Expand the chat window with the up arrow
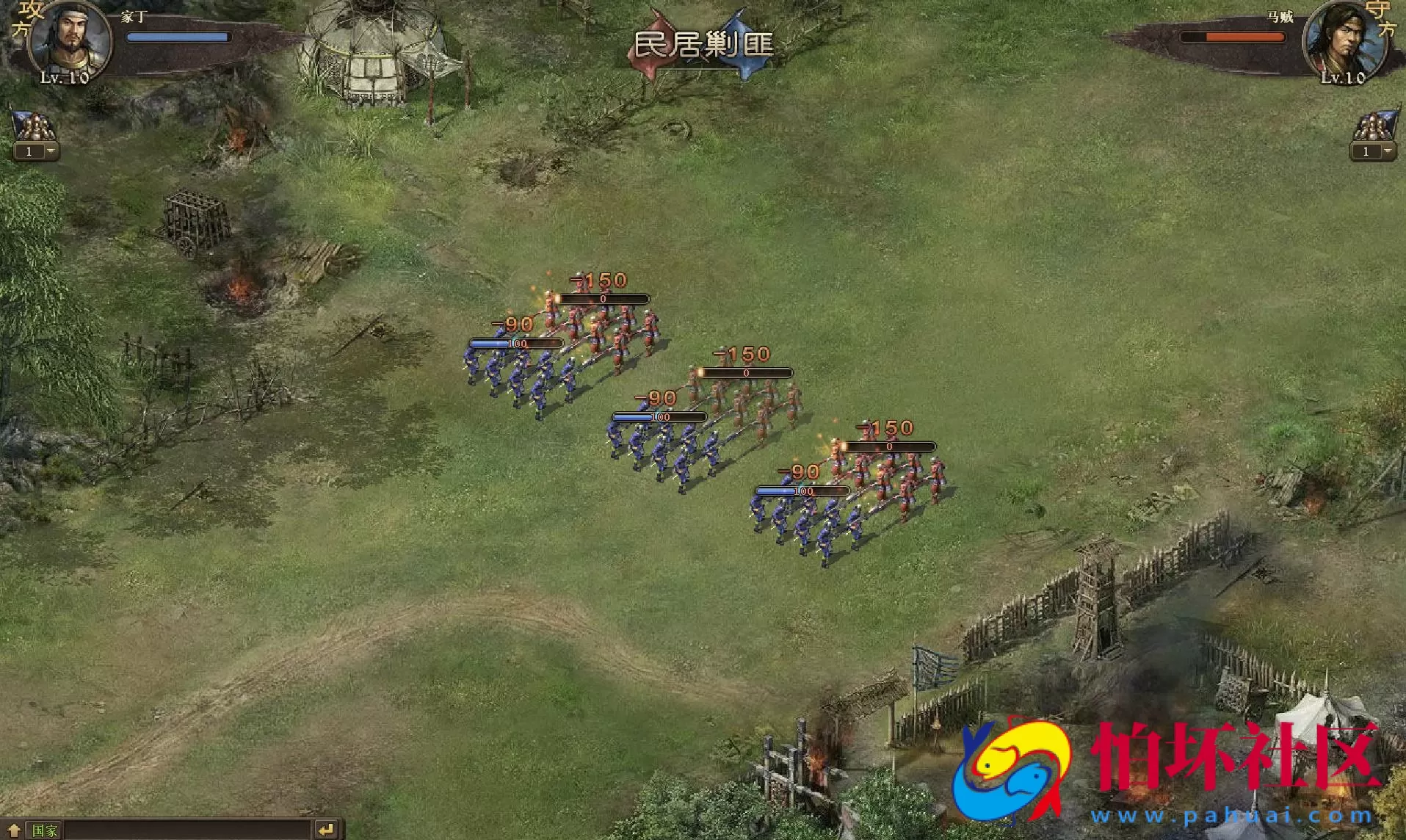The width and height of the screenshot is (1406, 840). point(13,830)
